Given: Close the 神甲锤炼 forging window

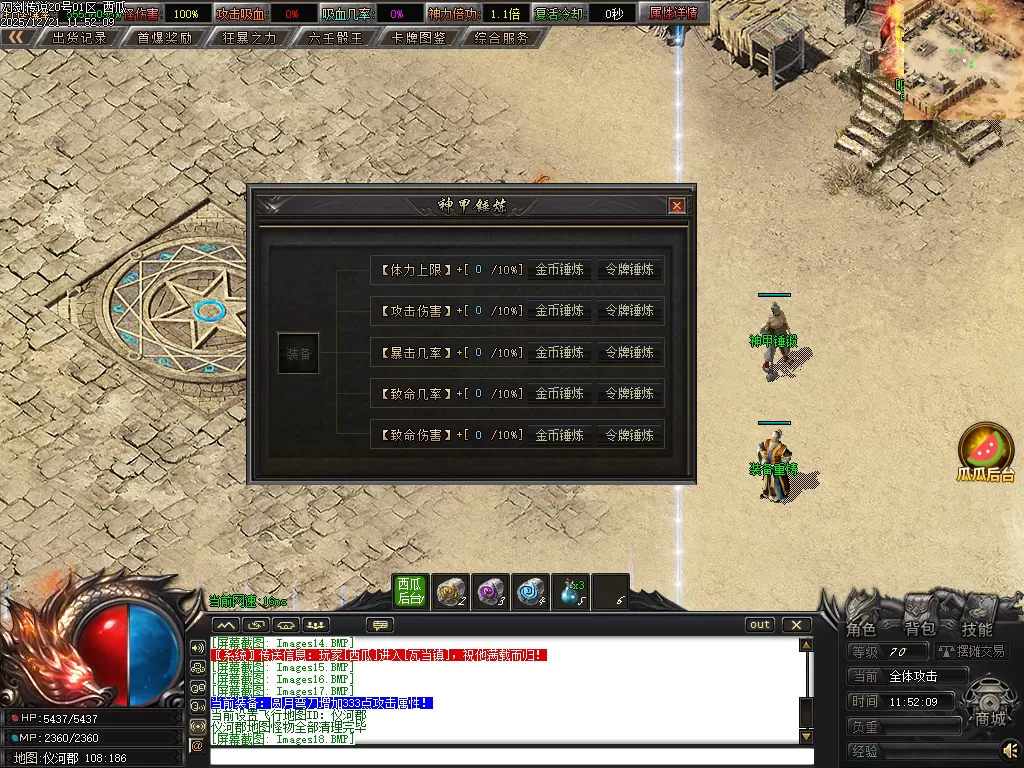Looking at the screenshot, I should (x=677, y=206).
